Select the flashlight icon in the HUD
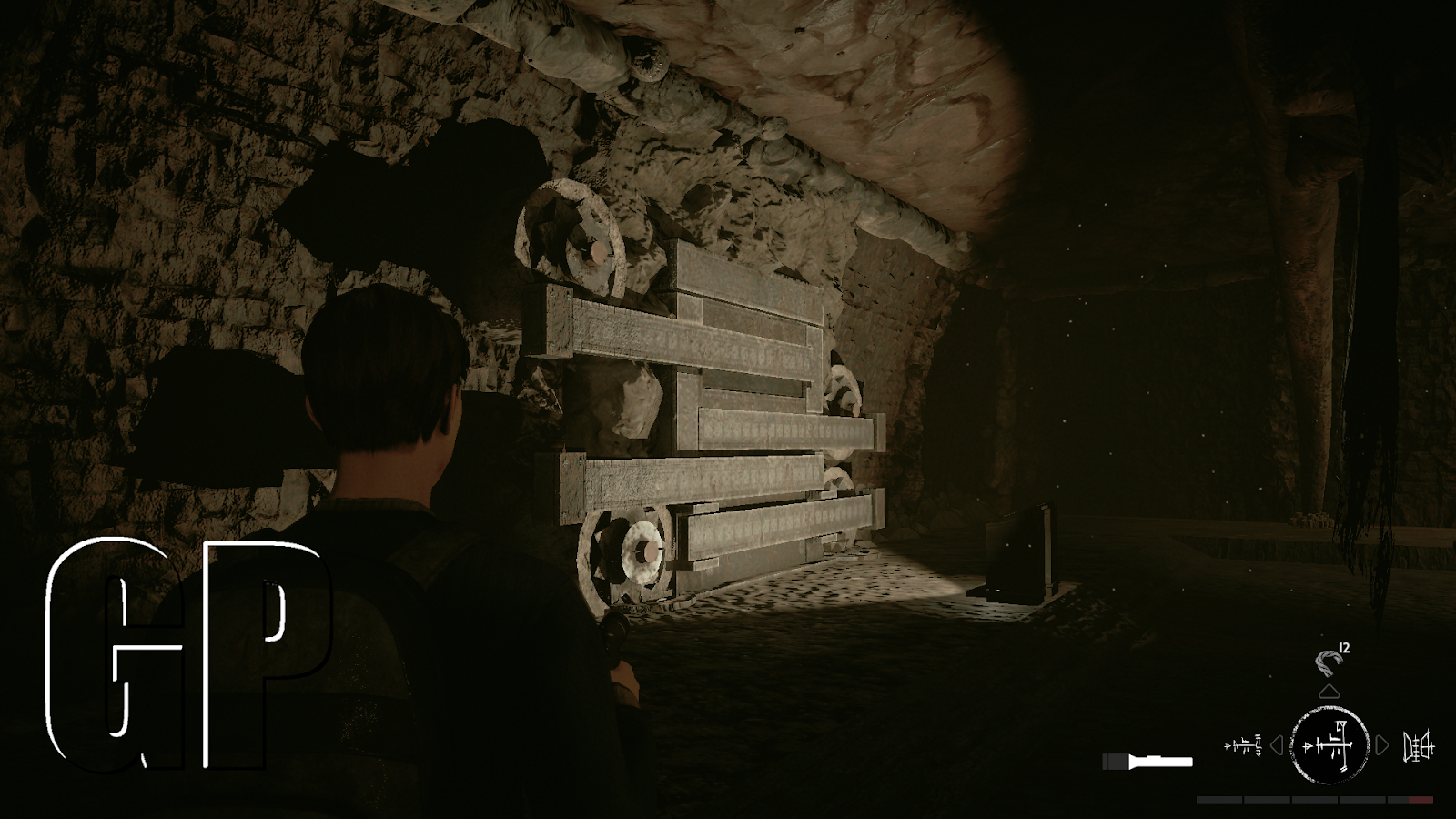 tap(1148, 761)
